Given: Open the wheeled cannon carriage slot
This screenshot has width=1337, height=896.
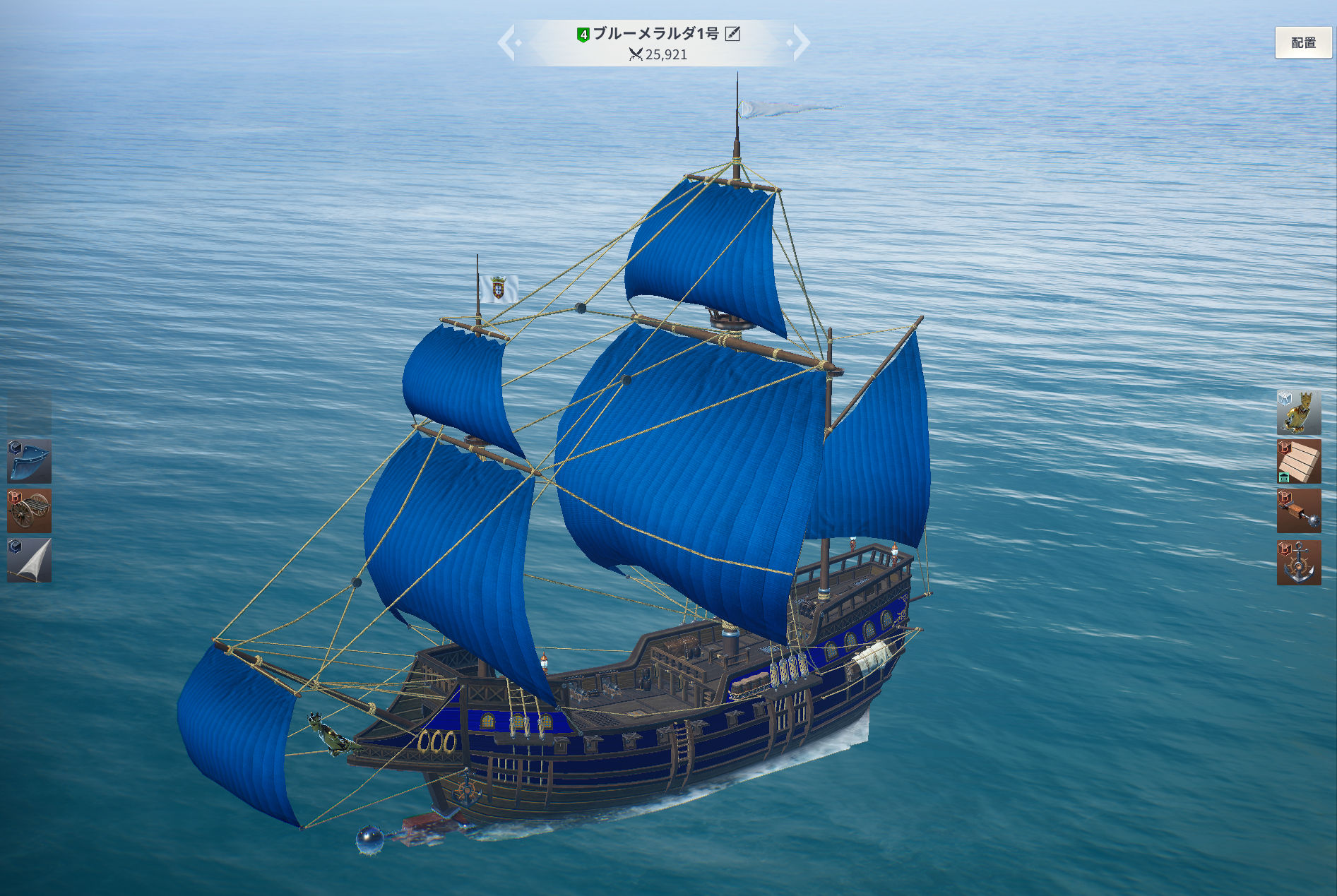Looking at the screenshot, I should (x=30, y=510).
